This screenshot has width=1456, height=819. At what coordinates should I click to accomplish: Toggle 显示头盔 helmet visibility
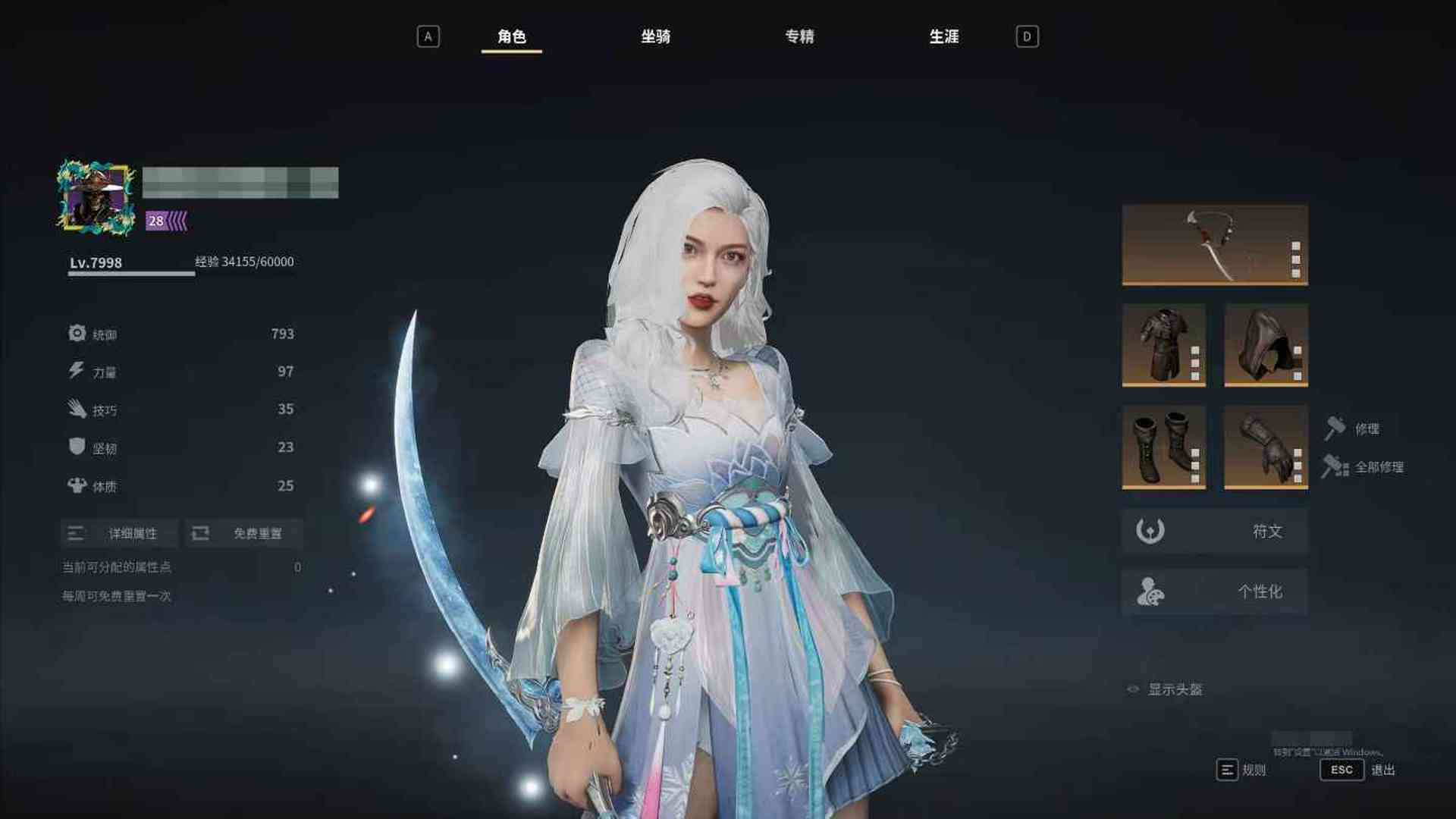[1166, 689]
